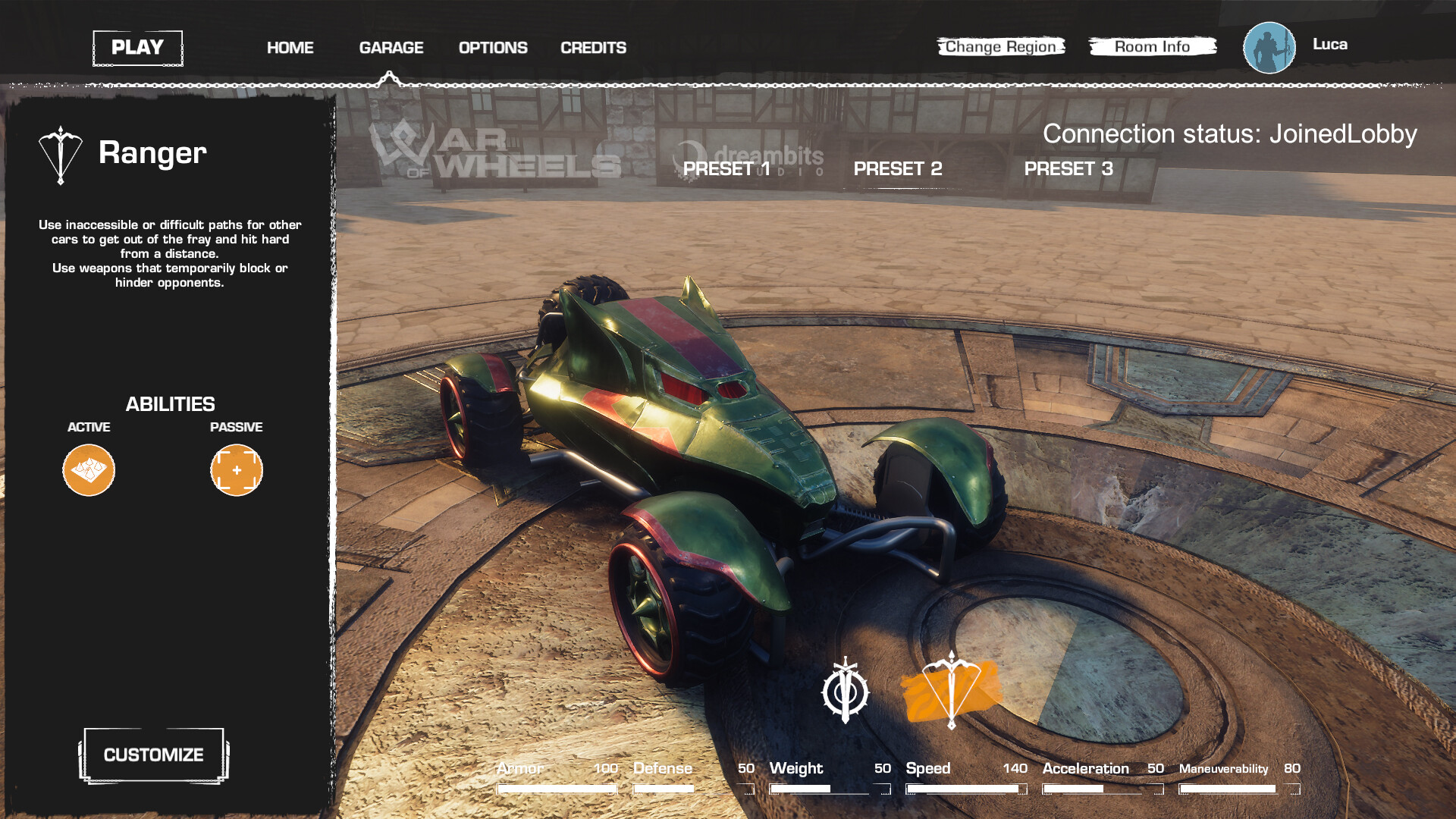Switch to the GARAGE section
1456x819 pixels.
[x=391, y=47]
